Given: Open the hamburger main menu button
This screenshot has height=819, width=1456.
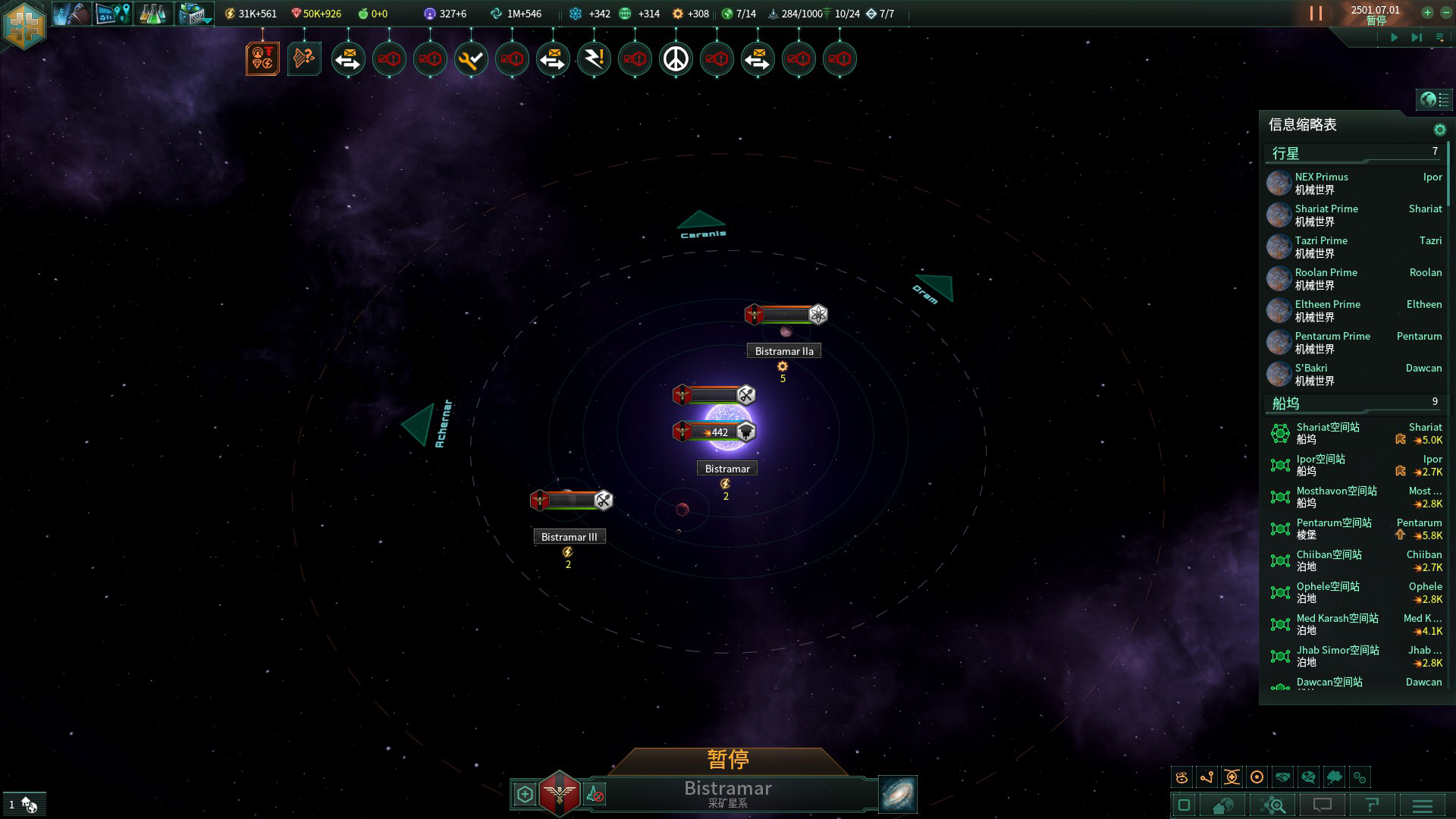Looking at the screenshot, I should 1423,805.
